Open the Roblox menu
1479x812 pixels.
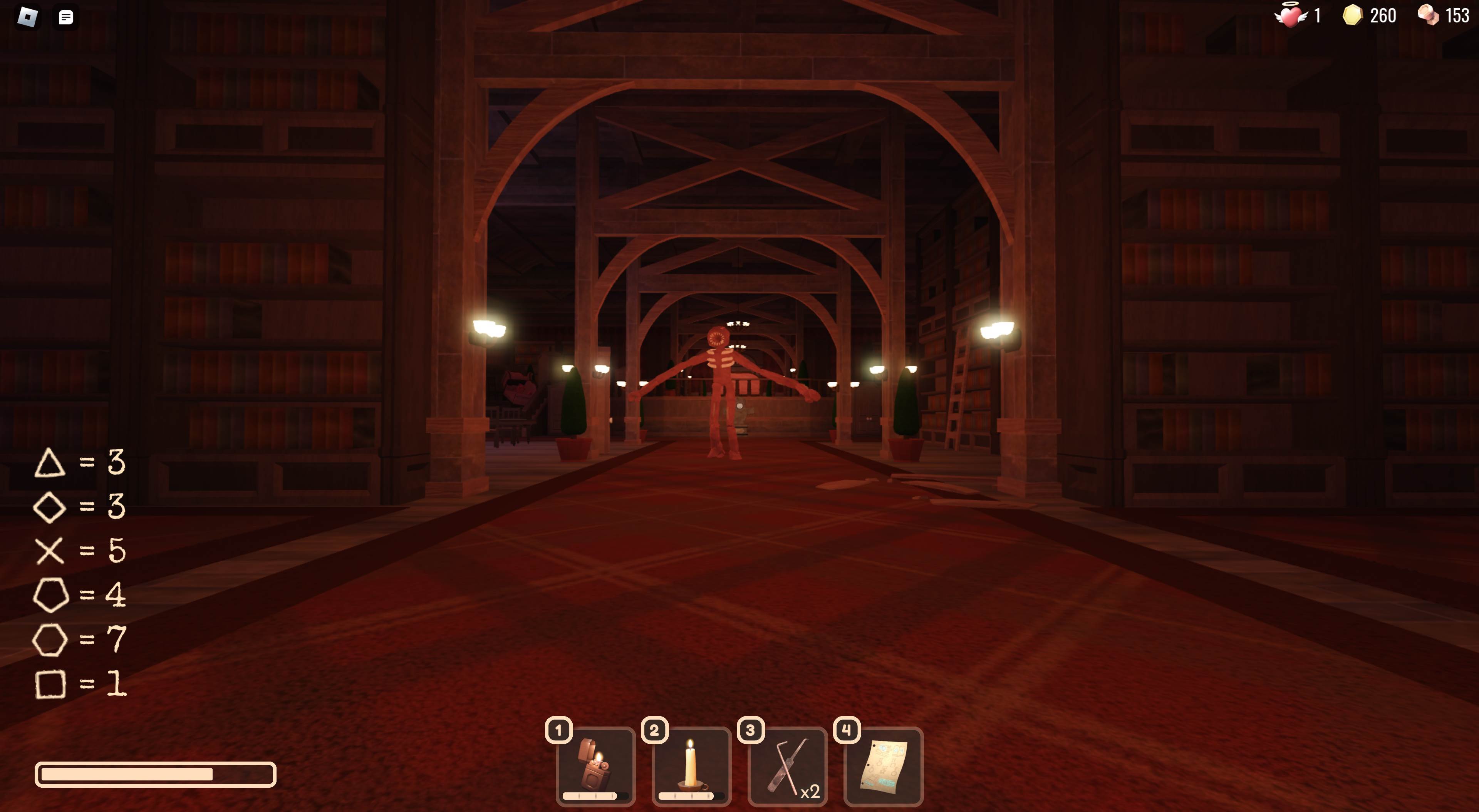tap(28, 17)
